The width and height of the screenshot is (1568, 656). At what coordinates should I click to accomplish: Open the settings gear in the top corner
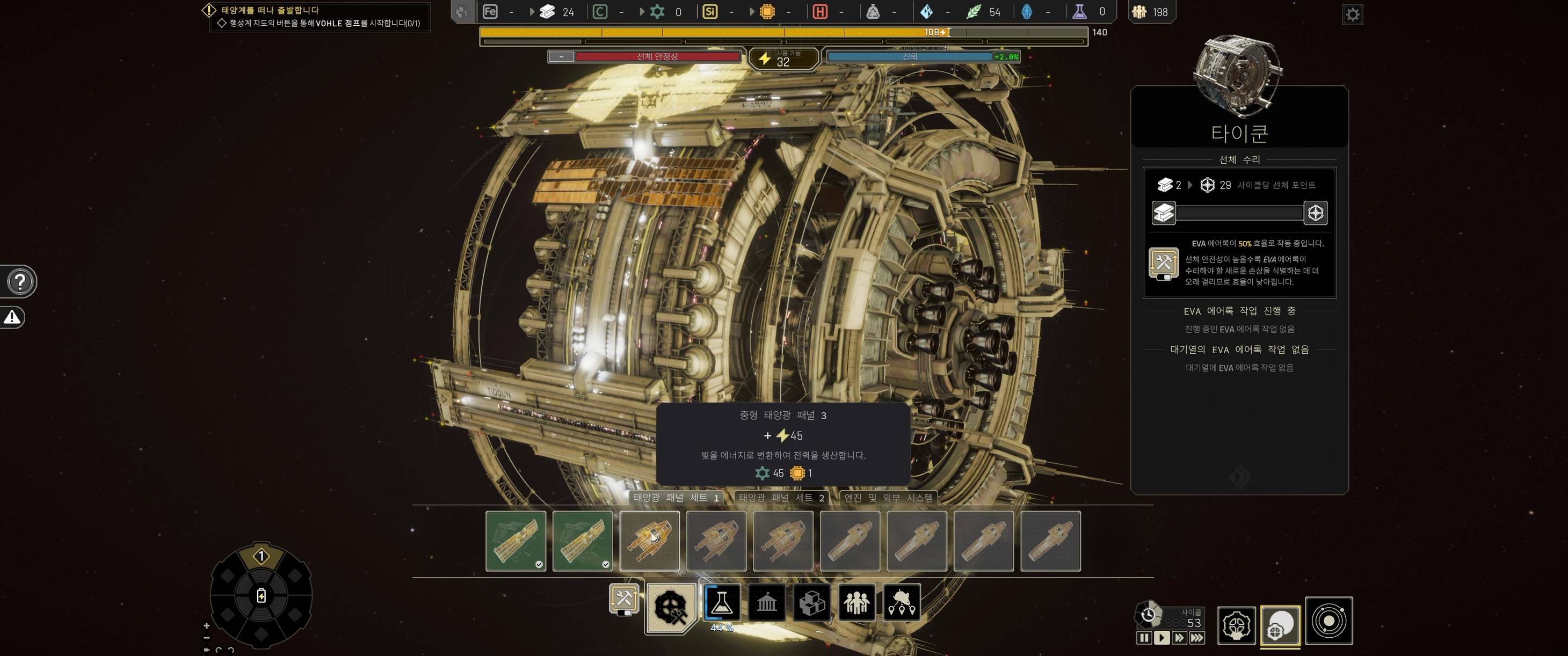pyautogui.click(x=1352, y=14)
